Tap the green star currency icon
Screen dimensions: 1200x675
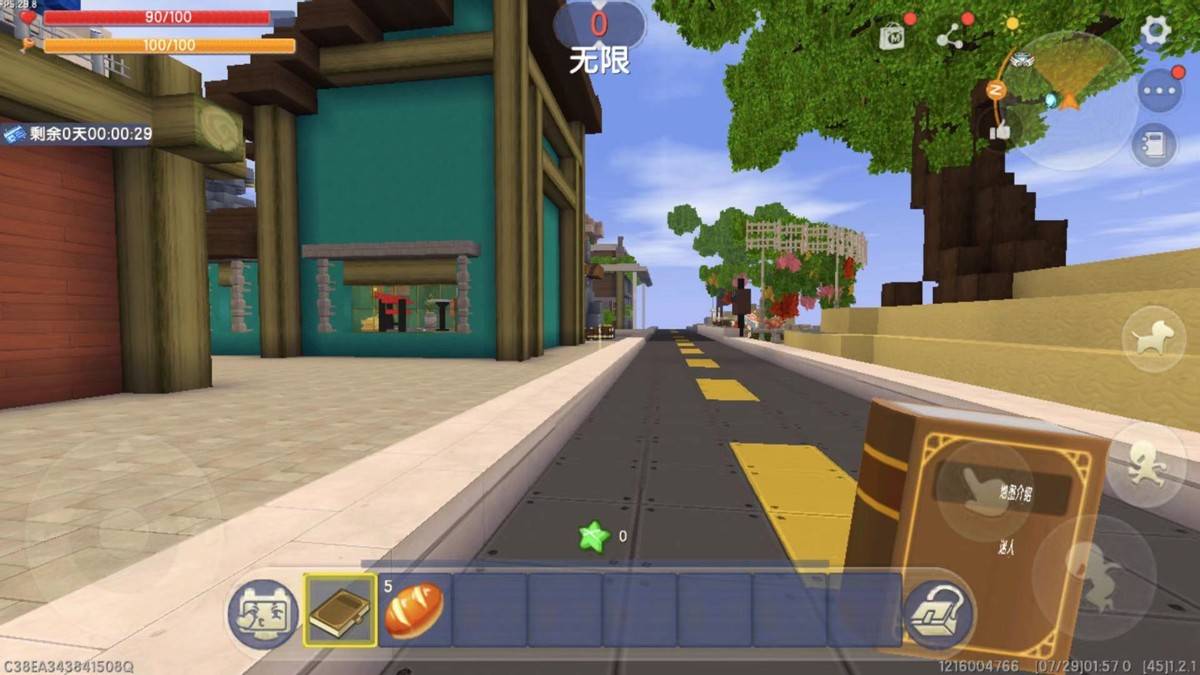pyautogui.click(x=594, y=537)
